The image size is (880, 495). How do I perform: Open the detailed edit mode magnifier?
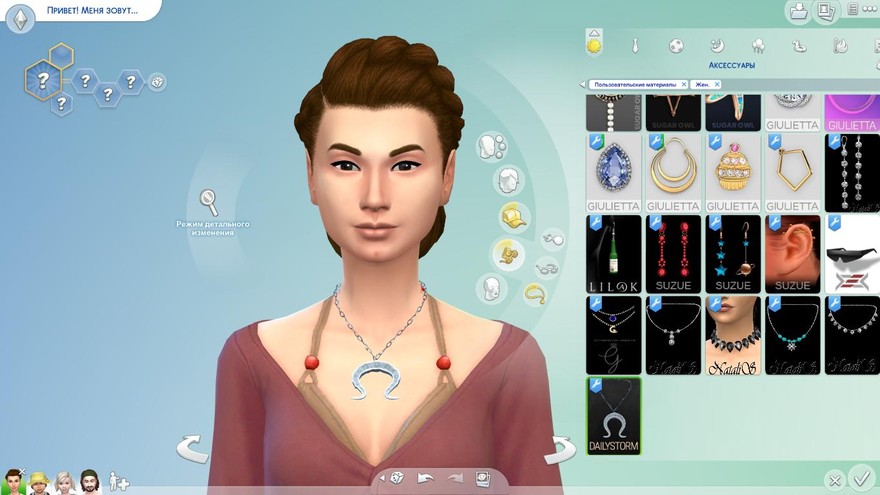pos(209,202)
